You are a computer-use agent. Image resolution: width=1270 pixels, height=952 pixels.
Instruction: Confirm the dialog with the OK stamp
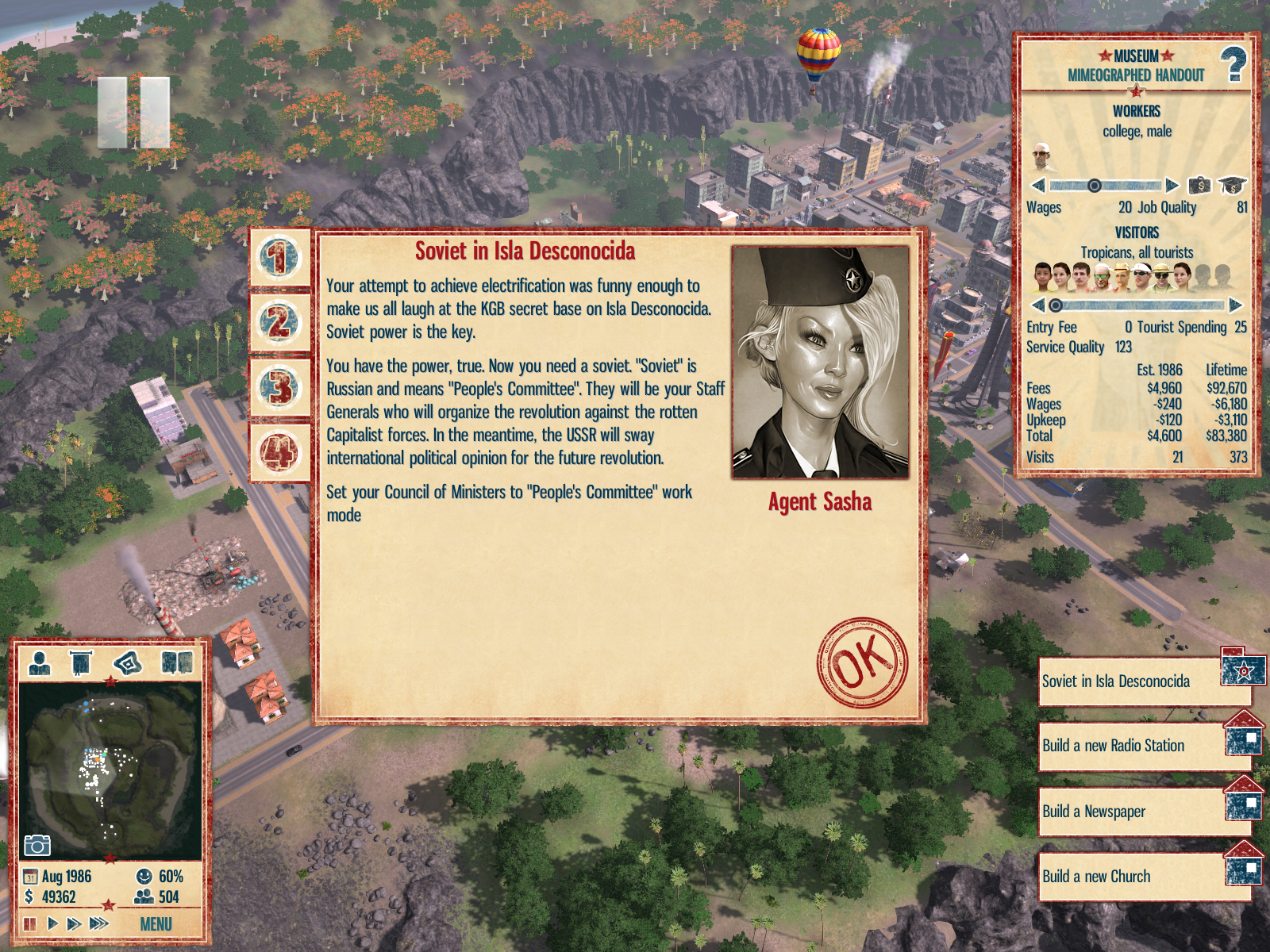click(862, 662)
